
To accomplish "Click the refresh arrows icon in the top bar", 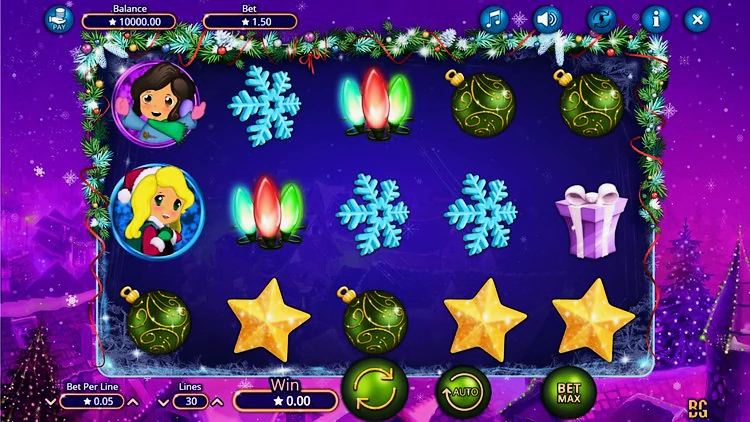I will (601, 19).
